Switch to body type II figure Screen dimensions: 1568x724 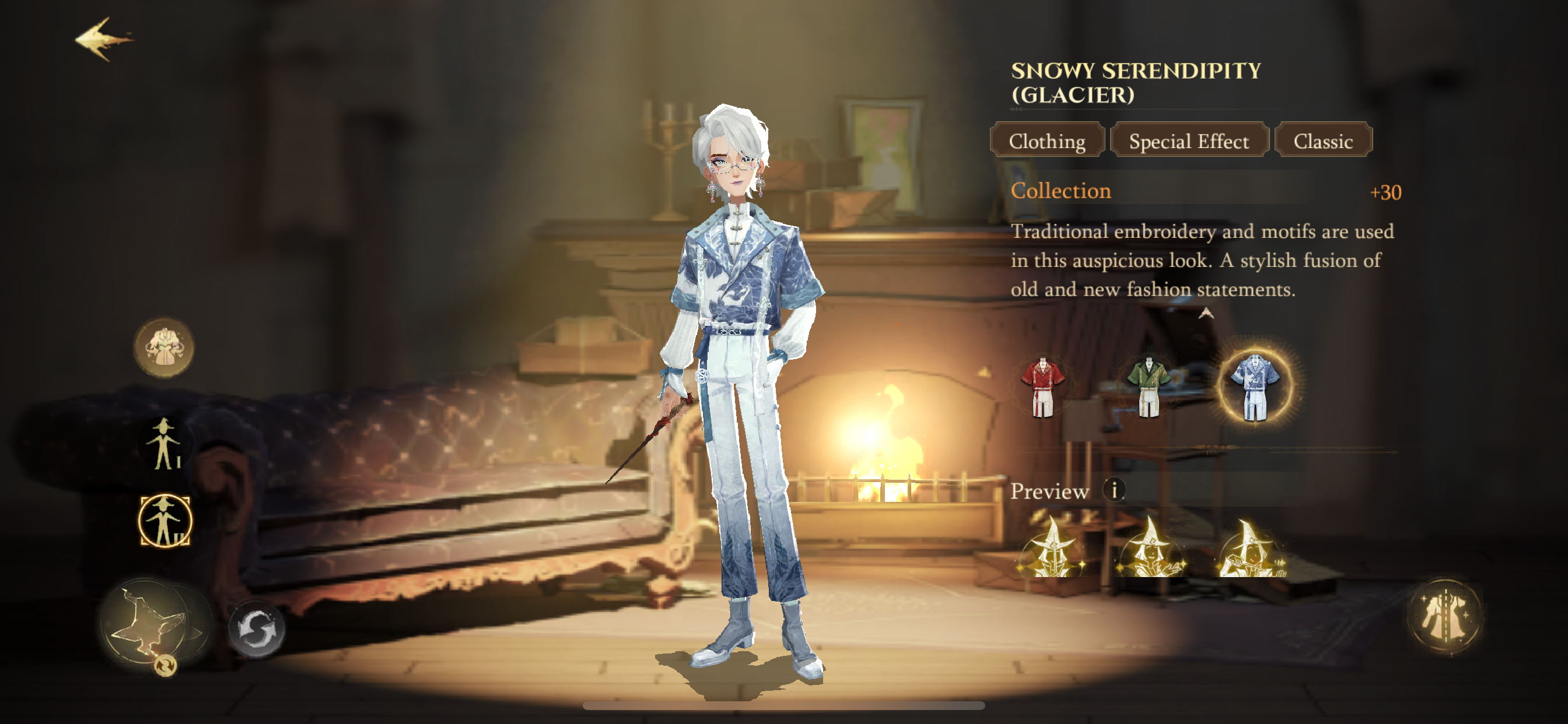(x=165, y=521)
